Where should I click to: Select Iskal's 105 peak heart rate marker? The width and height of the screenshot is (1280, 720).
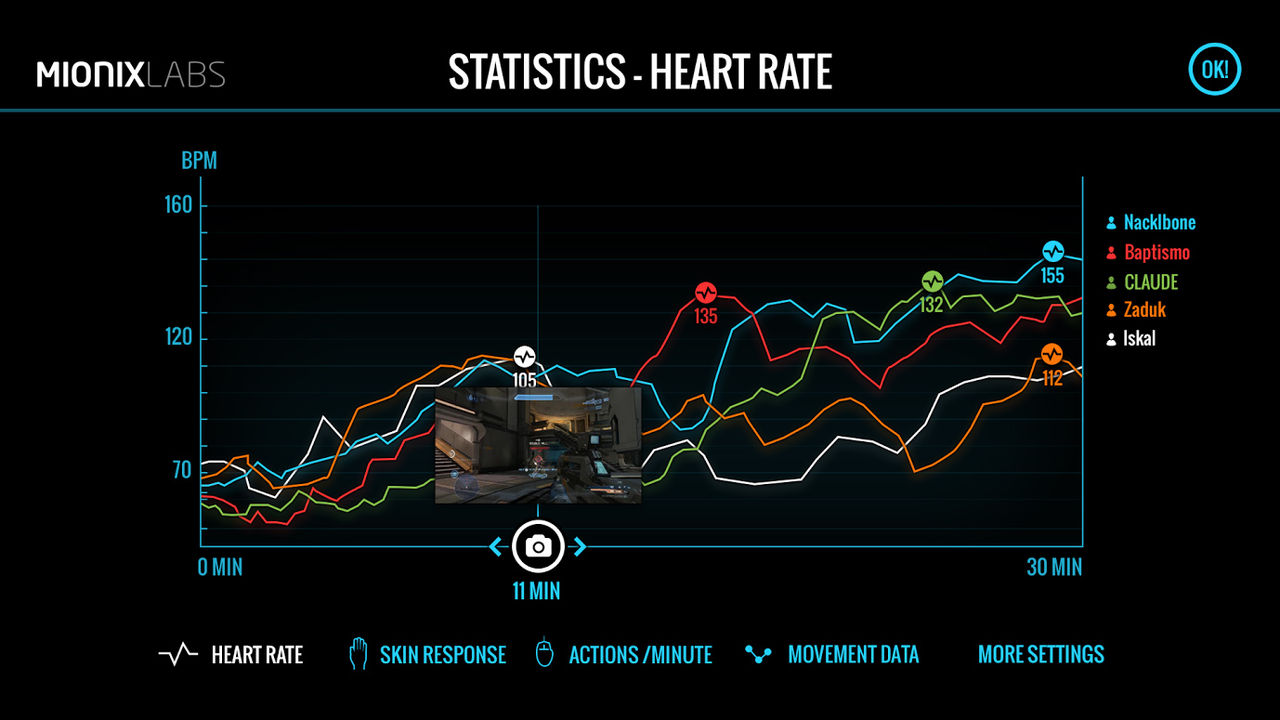(x=525, y=357)
